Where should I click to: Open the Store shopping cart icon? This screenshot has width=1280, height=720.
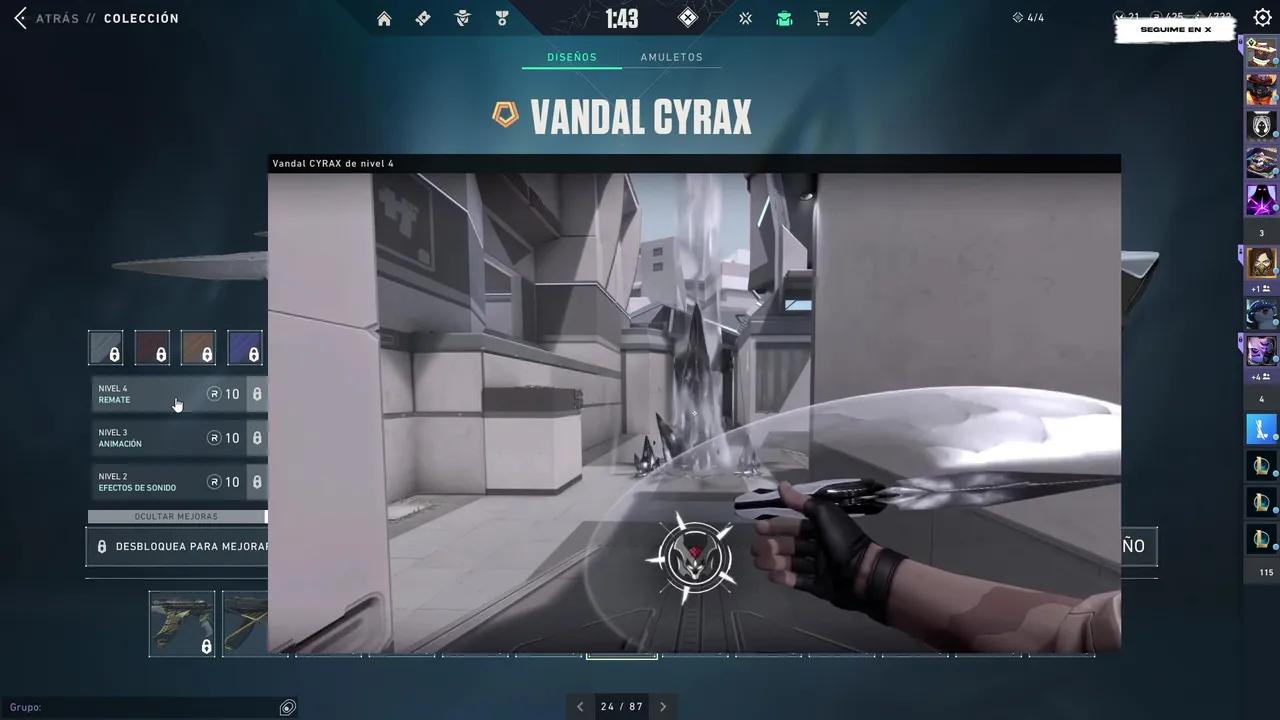pyautogui.click(x=821, y=18)
